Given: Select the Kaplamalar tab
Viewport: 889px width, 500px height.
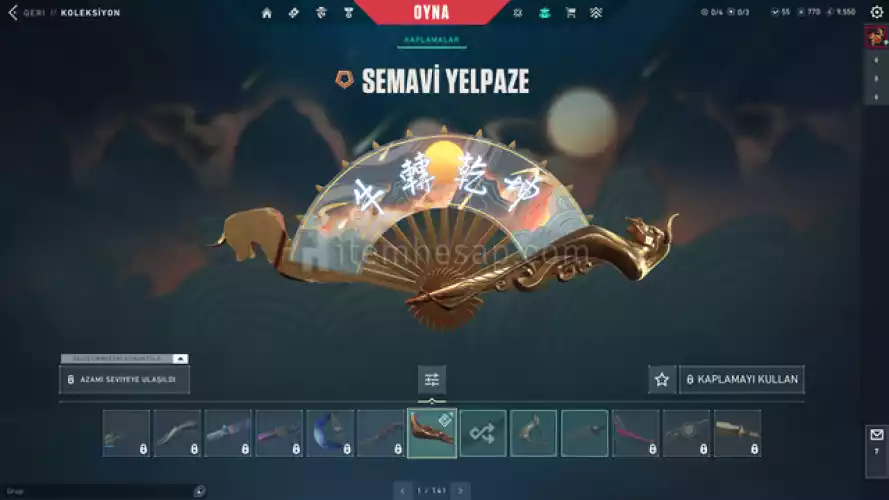Looking at the screenshot, I should click(x=431, y=40).
